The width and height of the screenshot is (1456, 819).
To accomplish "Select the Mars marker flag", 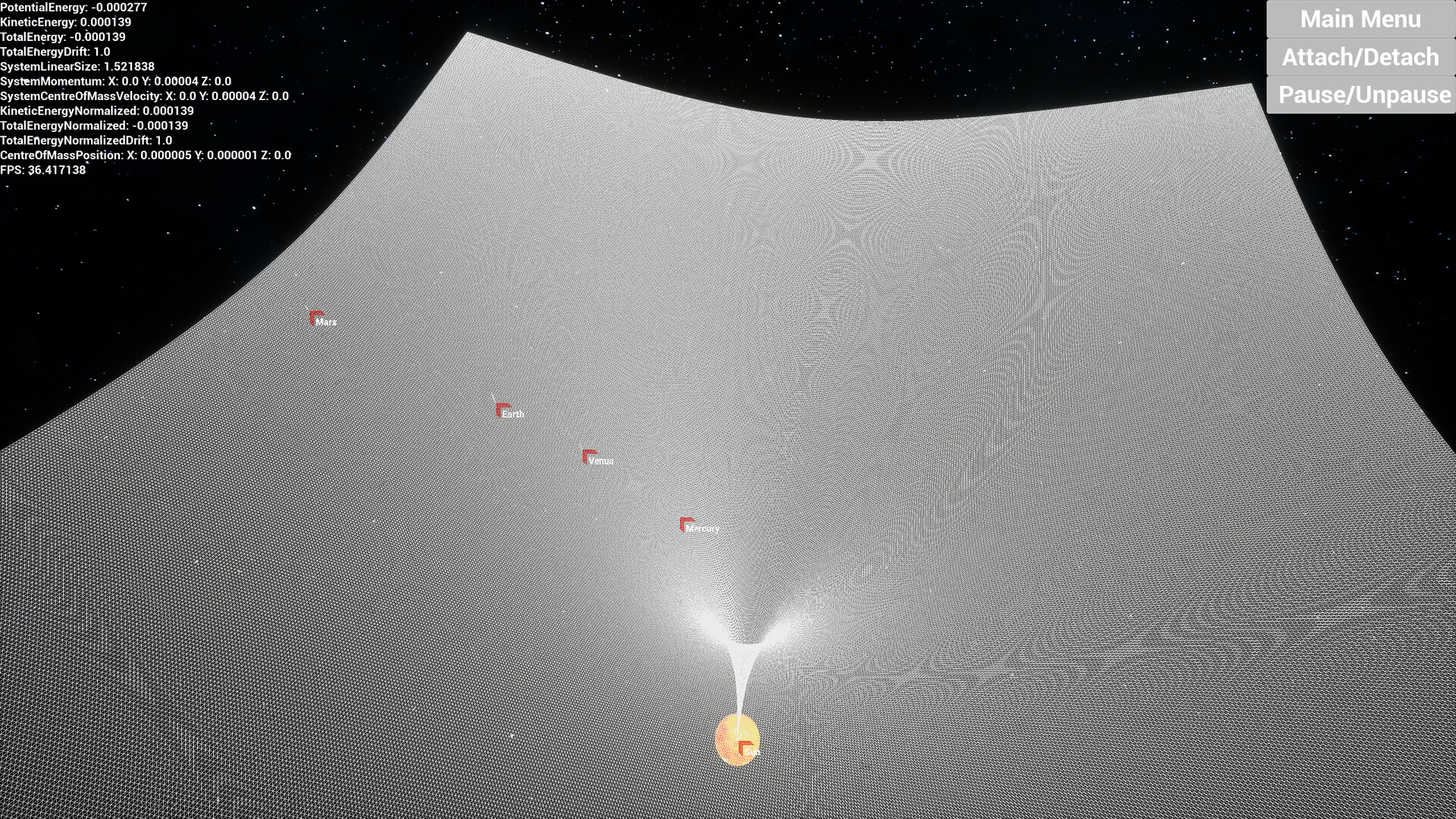I will pos(313,318).
